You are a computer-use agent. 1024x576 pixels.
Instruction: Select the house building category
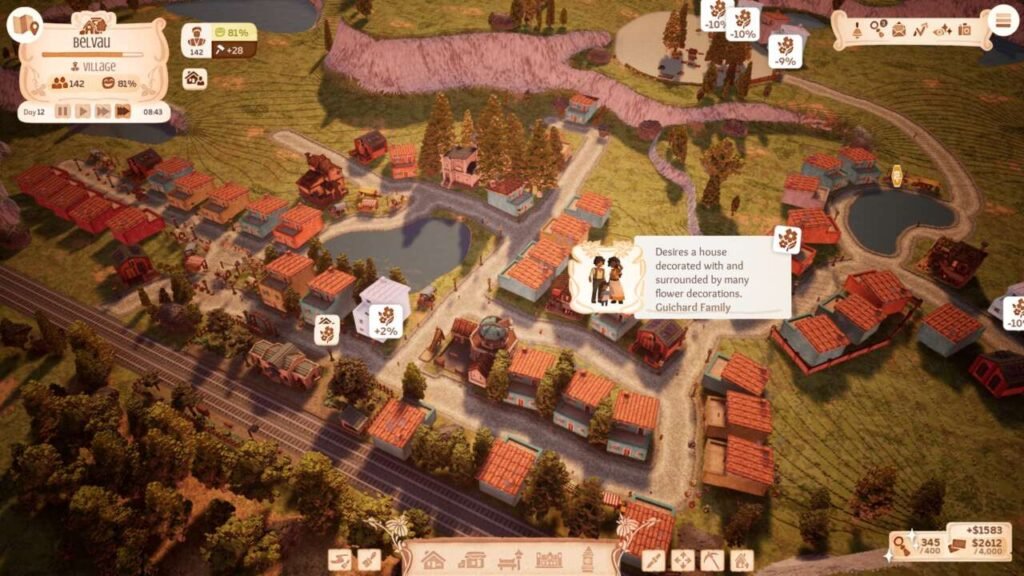coord(433,559)
